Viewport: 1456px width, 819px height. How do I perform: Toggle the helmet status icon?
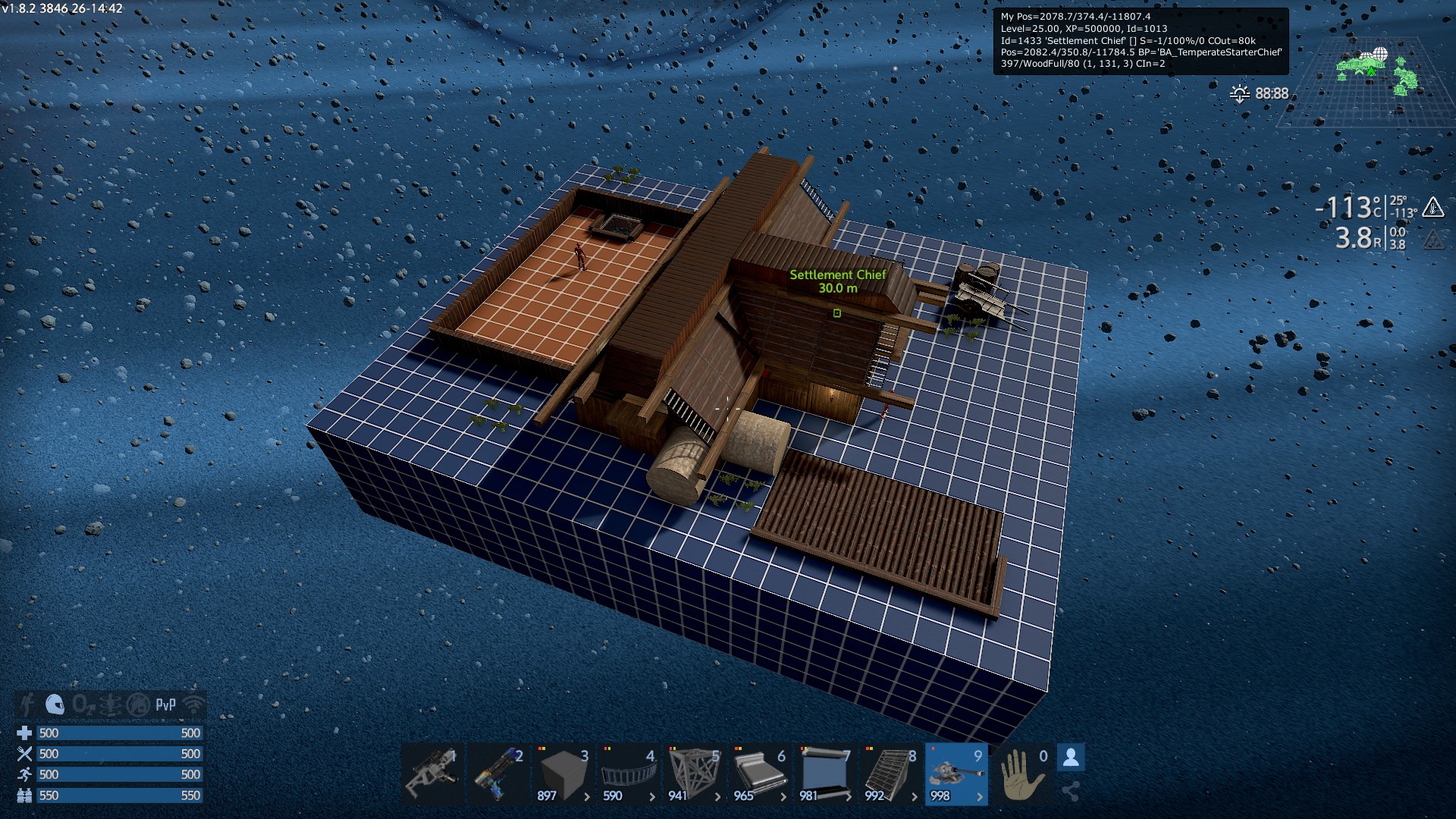[55, 704]
